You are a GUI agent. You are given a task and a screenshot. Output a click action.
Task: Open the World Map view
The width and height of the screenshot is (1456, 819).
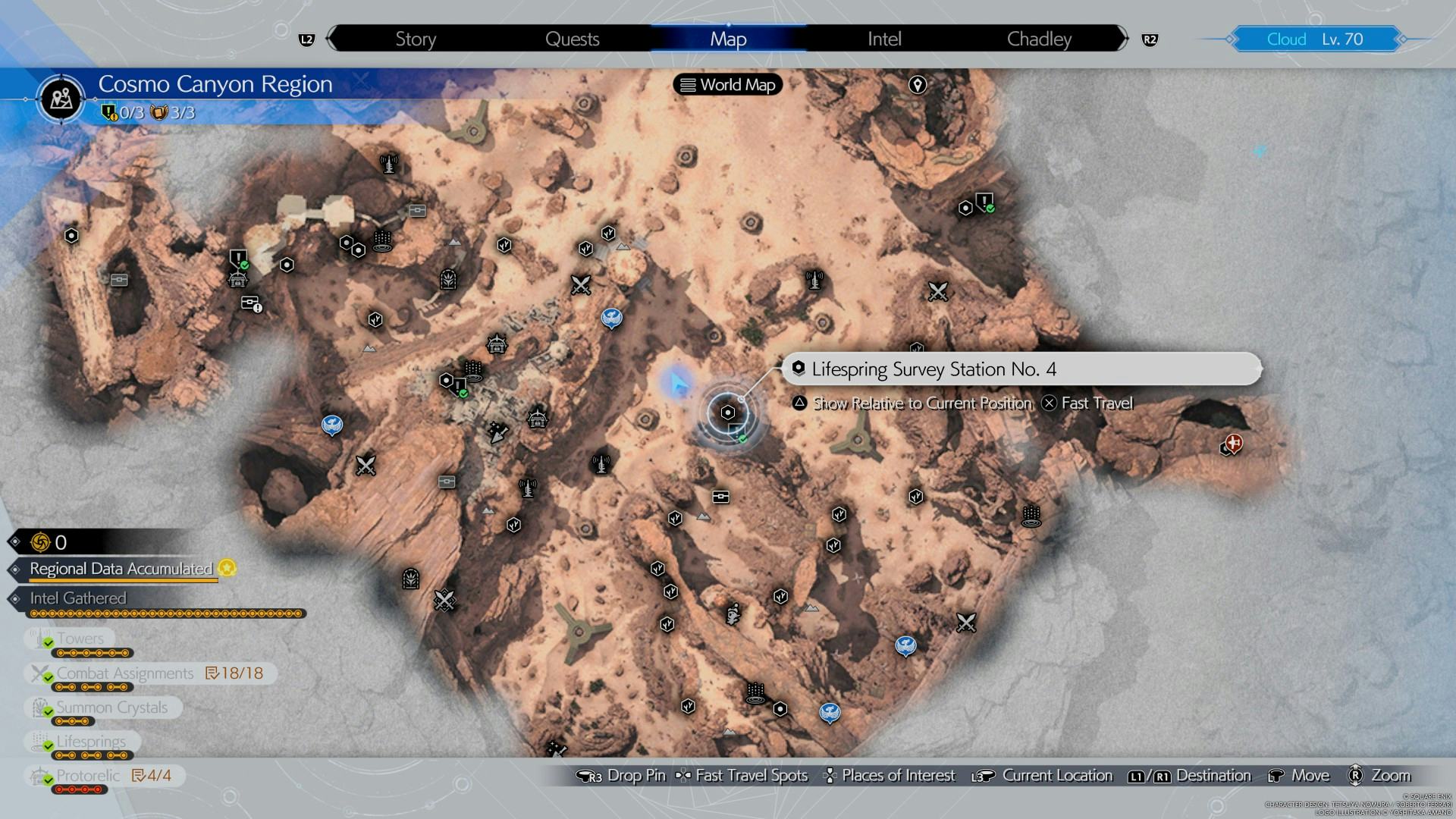[x=728, y=85]
